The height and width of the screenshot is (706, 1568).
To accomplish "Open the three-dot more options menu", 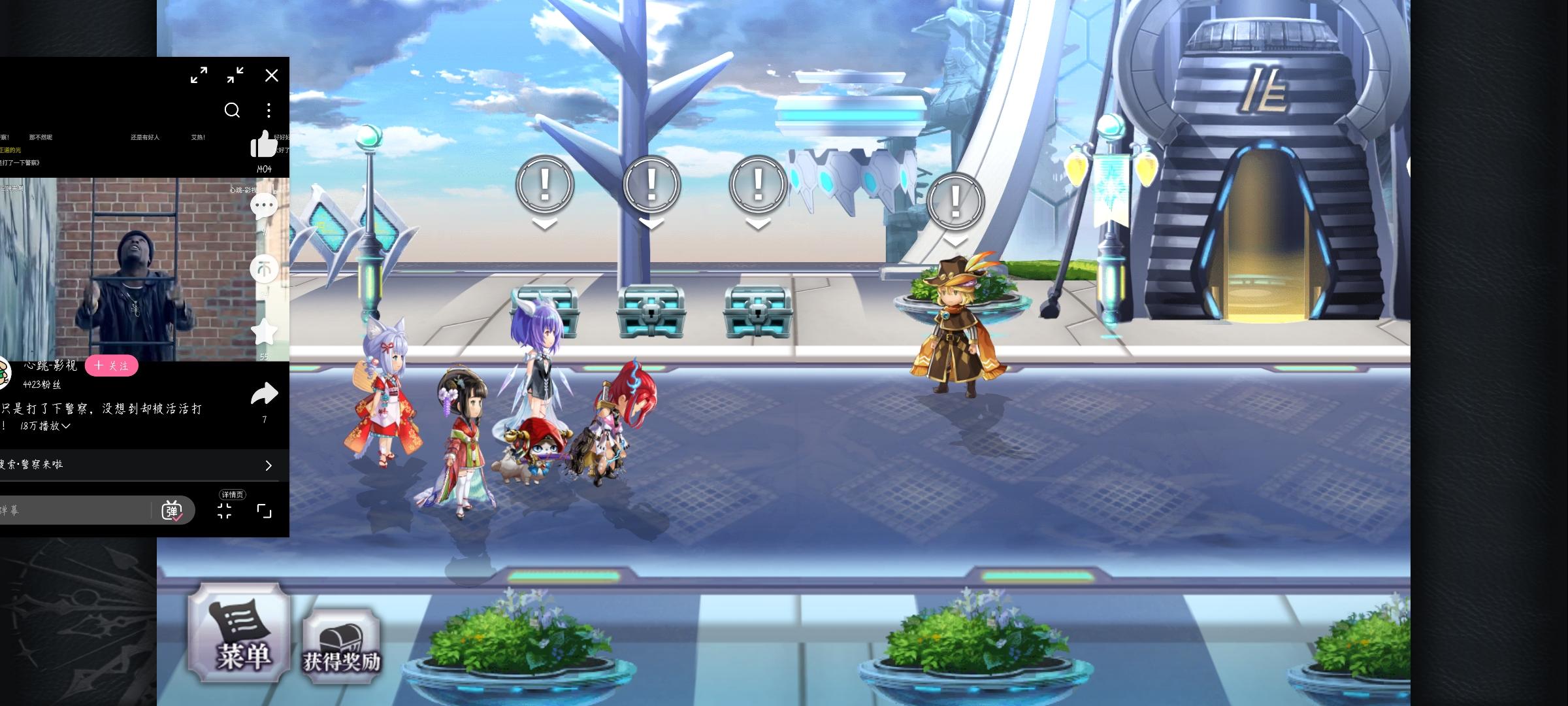I will pos(269,110).
